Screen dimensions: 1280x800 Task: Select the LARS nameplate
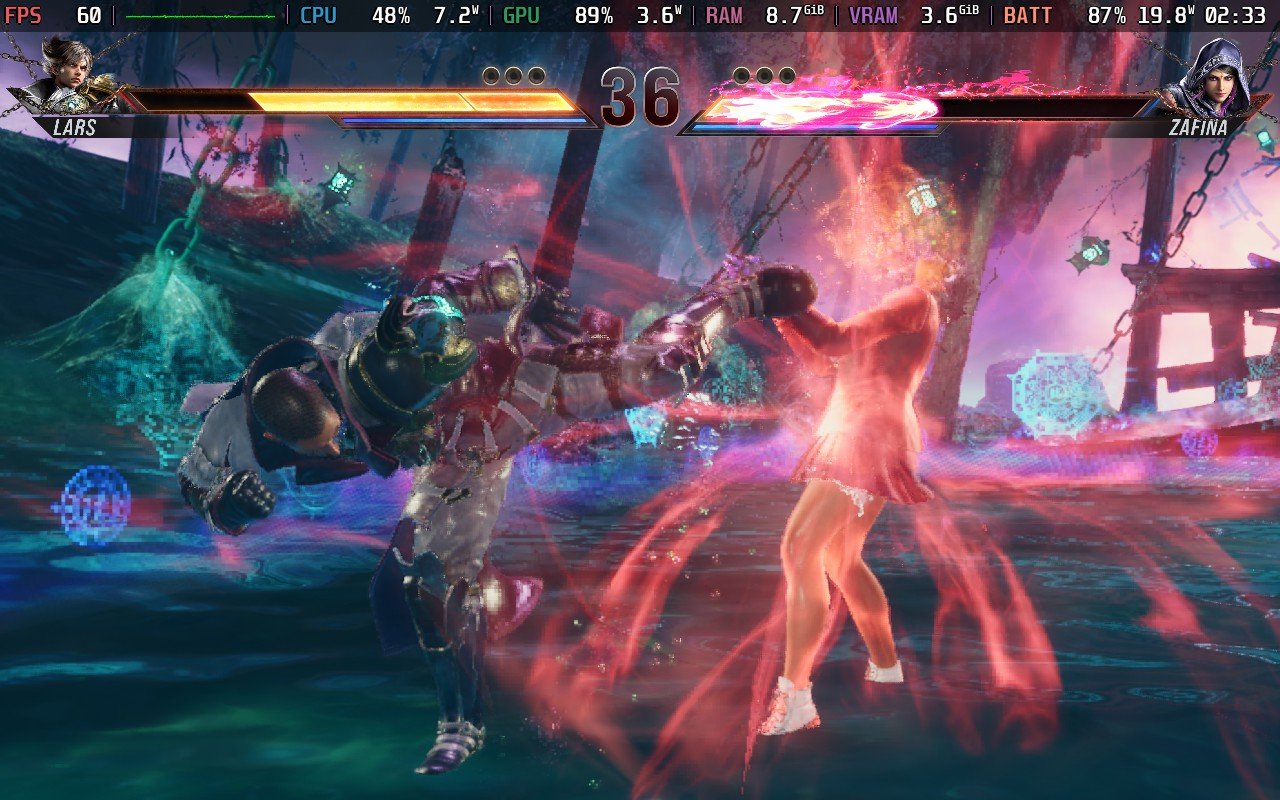click(72, 128)
